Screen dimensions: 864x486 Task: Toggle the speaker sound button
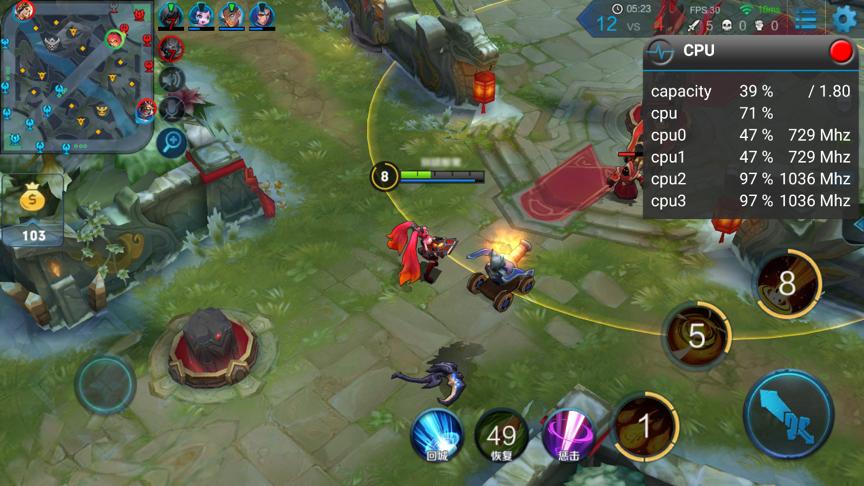point(172,78)
